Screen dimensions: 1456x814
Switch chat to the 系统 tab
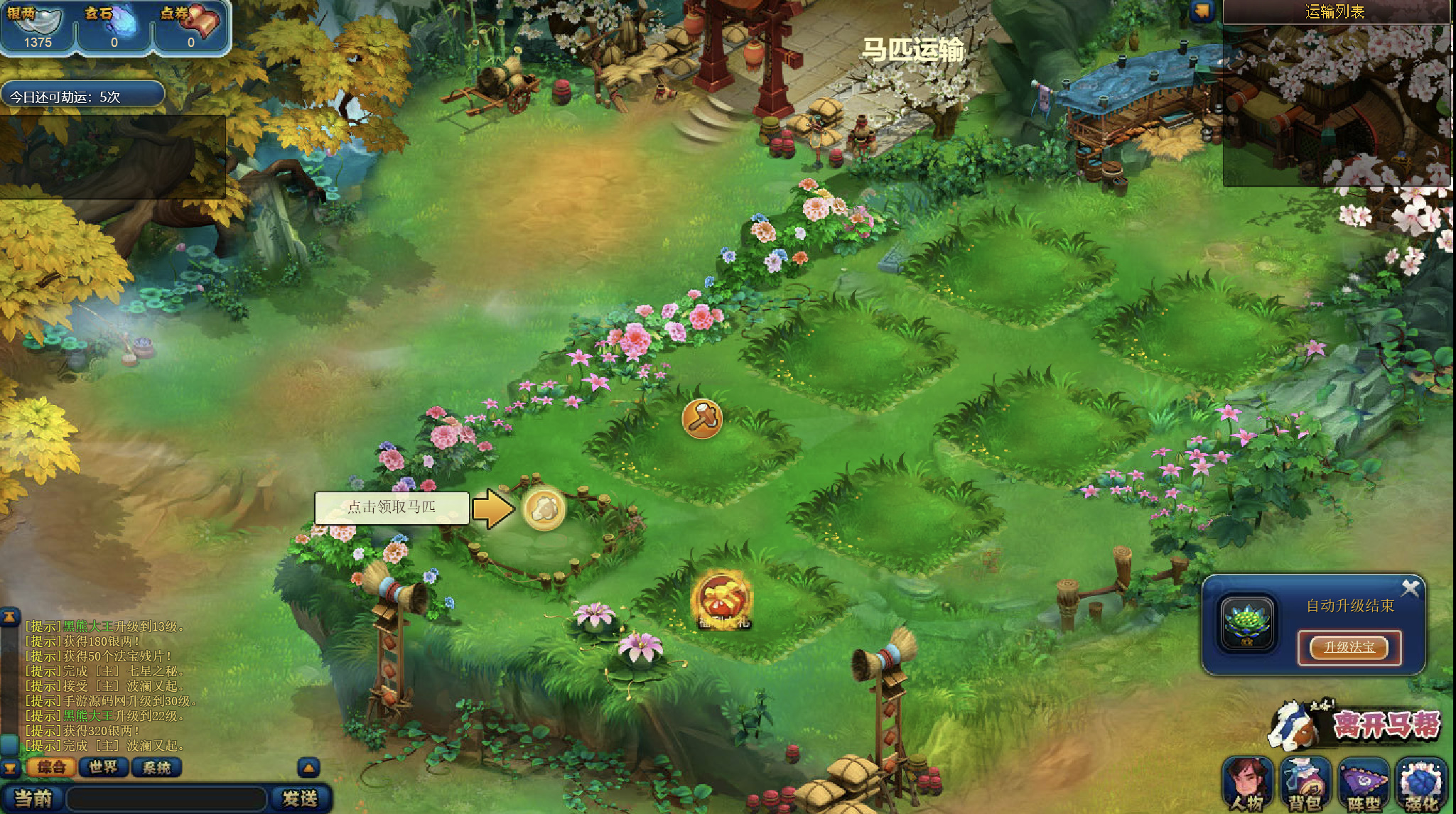(x=156, y=767)
